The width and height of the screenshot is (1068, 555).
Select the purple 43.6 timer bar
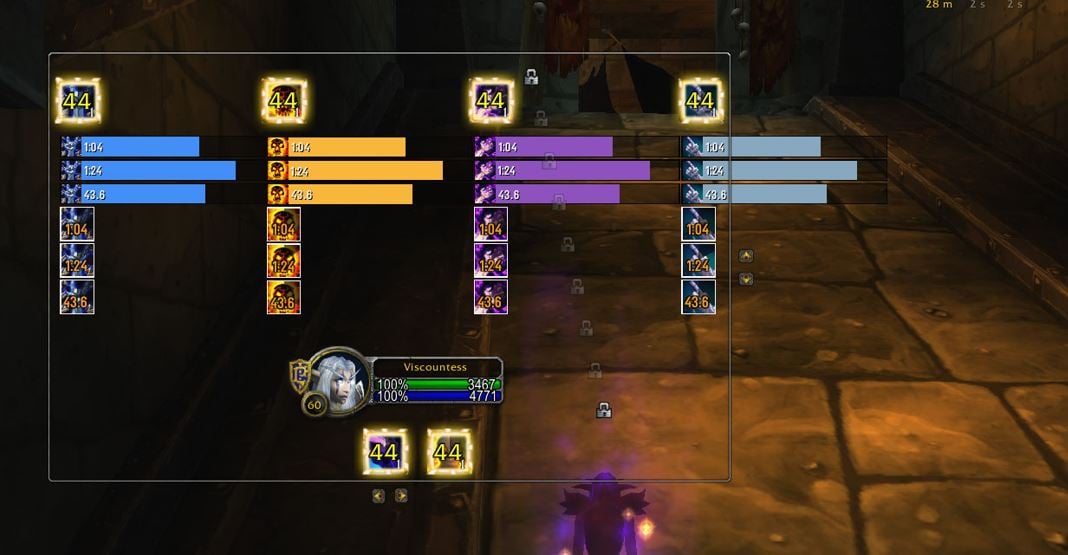pos(546,194)
